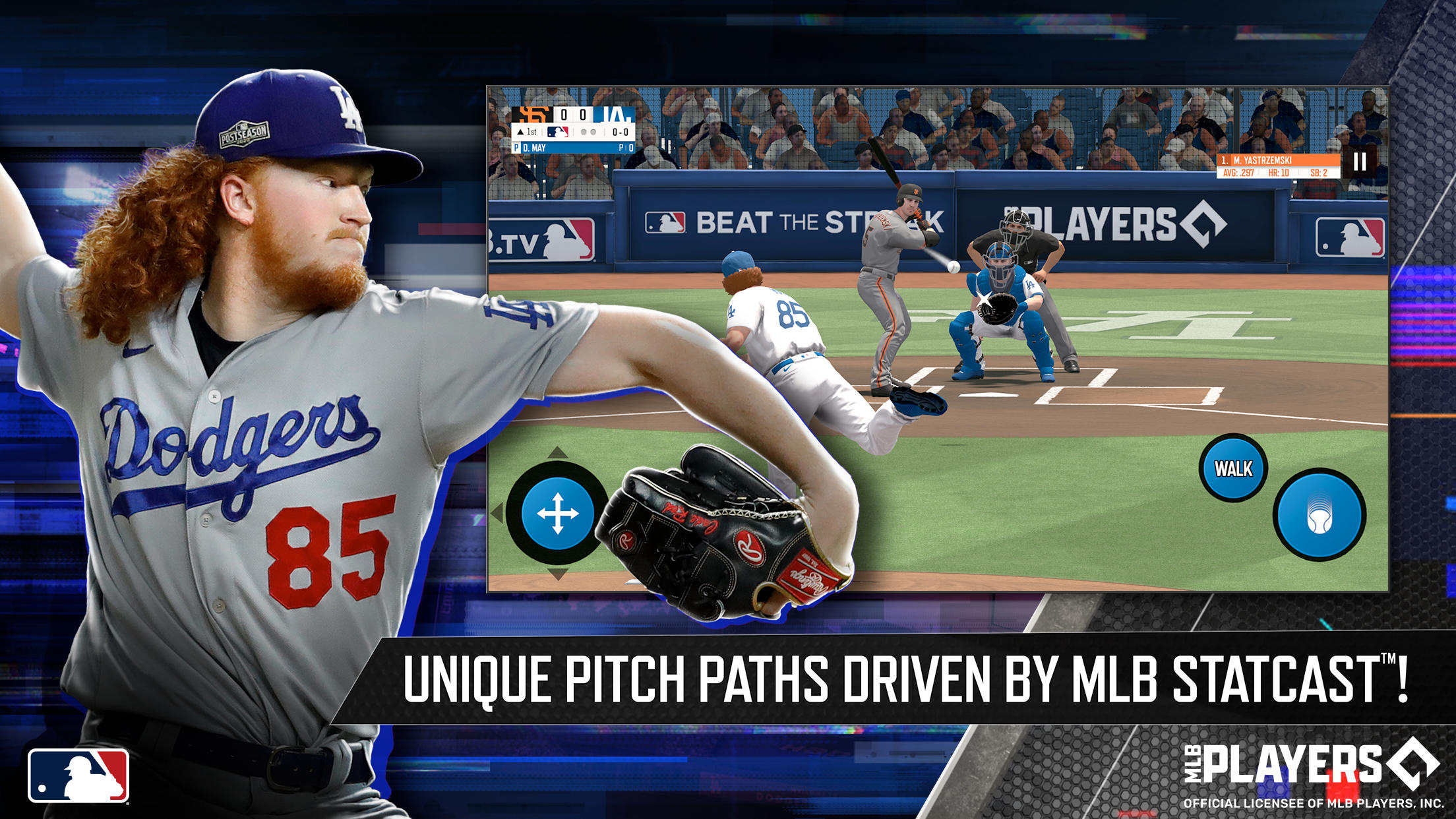Click the ball-strike indicator dots
1456x819 pixels.
[588, 132]
